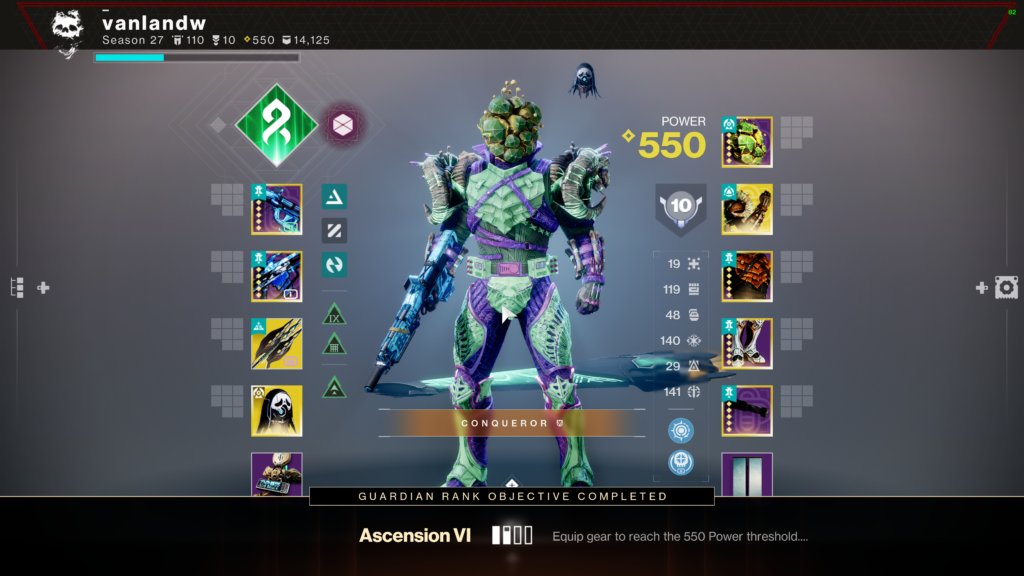The image size is (1024, 576).
Task: Select the white leg armor slot
Action: tap(747, 344)
